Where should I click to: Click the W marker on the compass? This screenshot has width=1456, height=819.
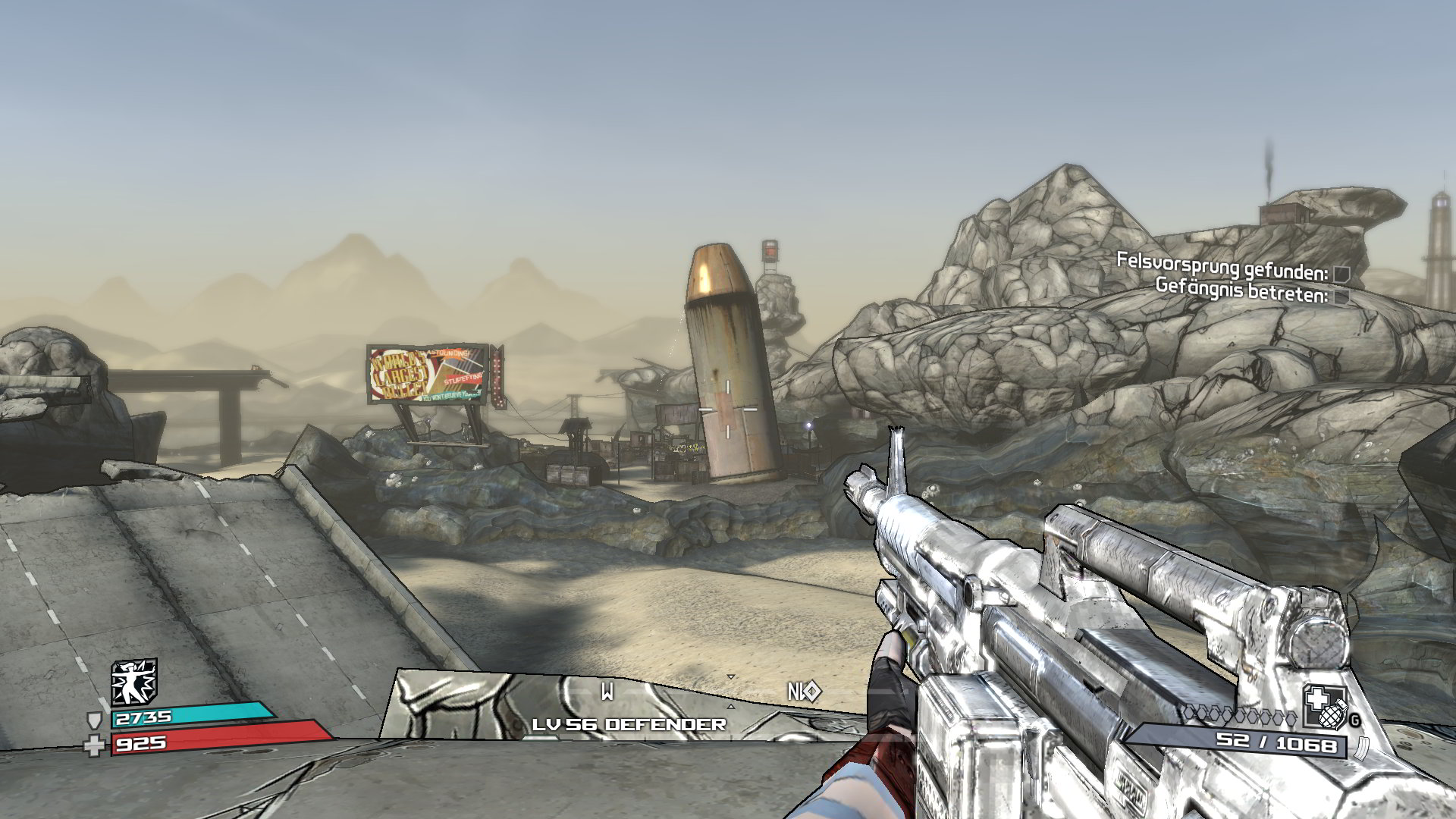coord(607,691)
